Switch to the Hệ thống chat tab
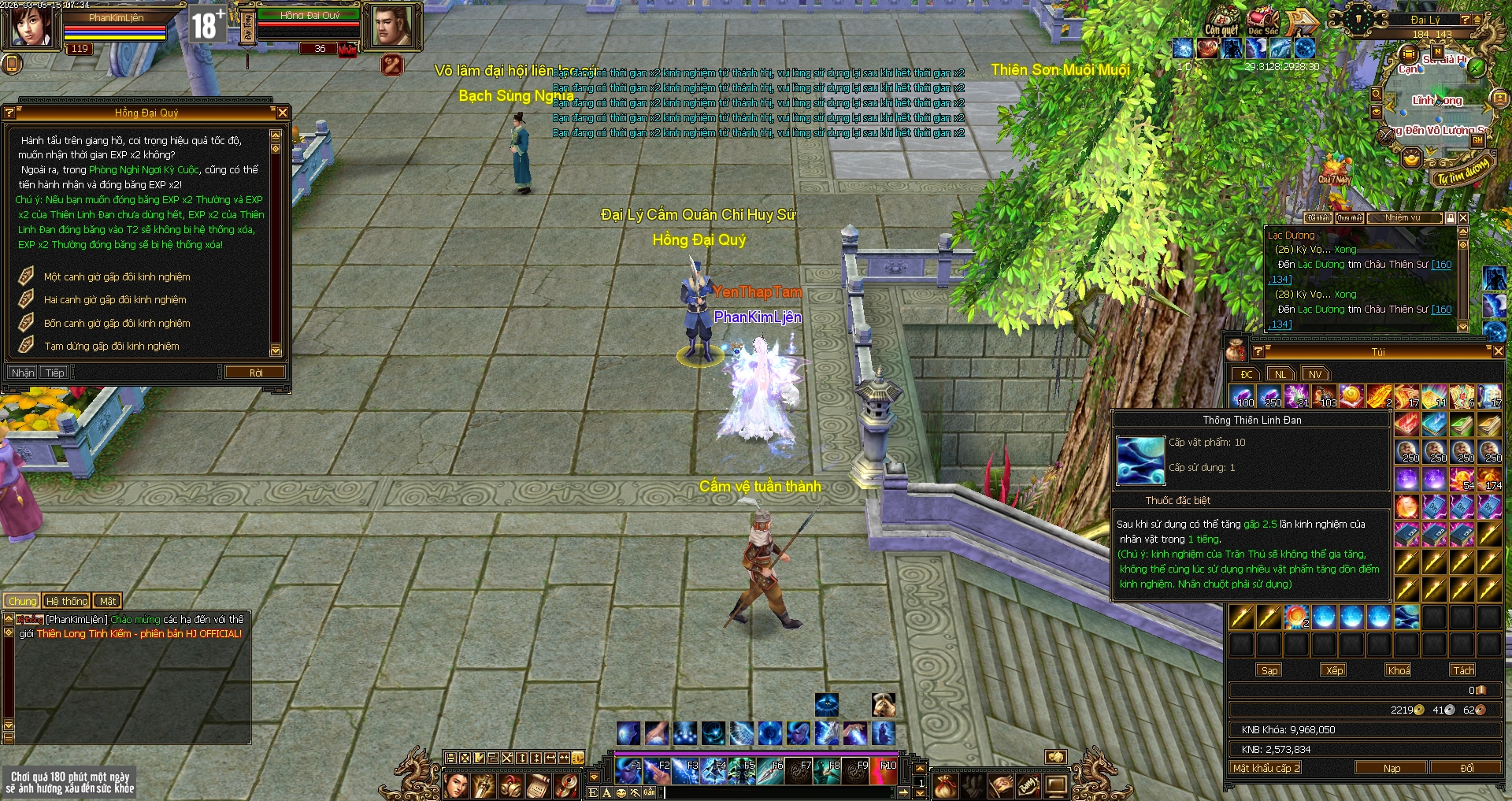 coord(67,601)
